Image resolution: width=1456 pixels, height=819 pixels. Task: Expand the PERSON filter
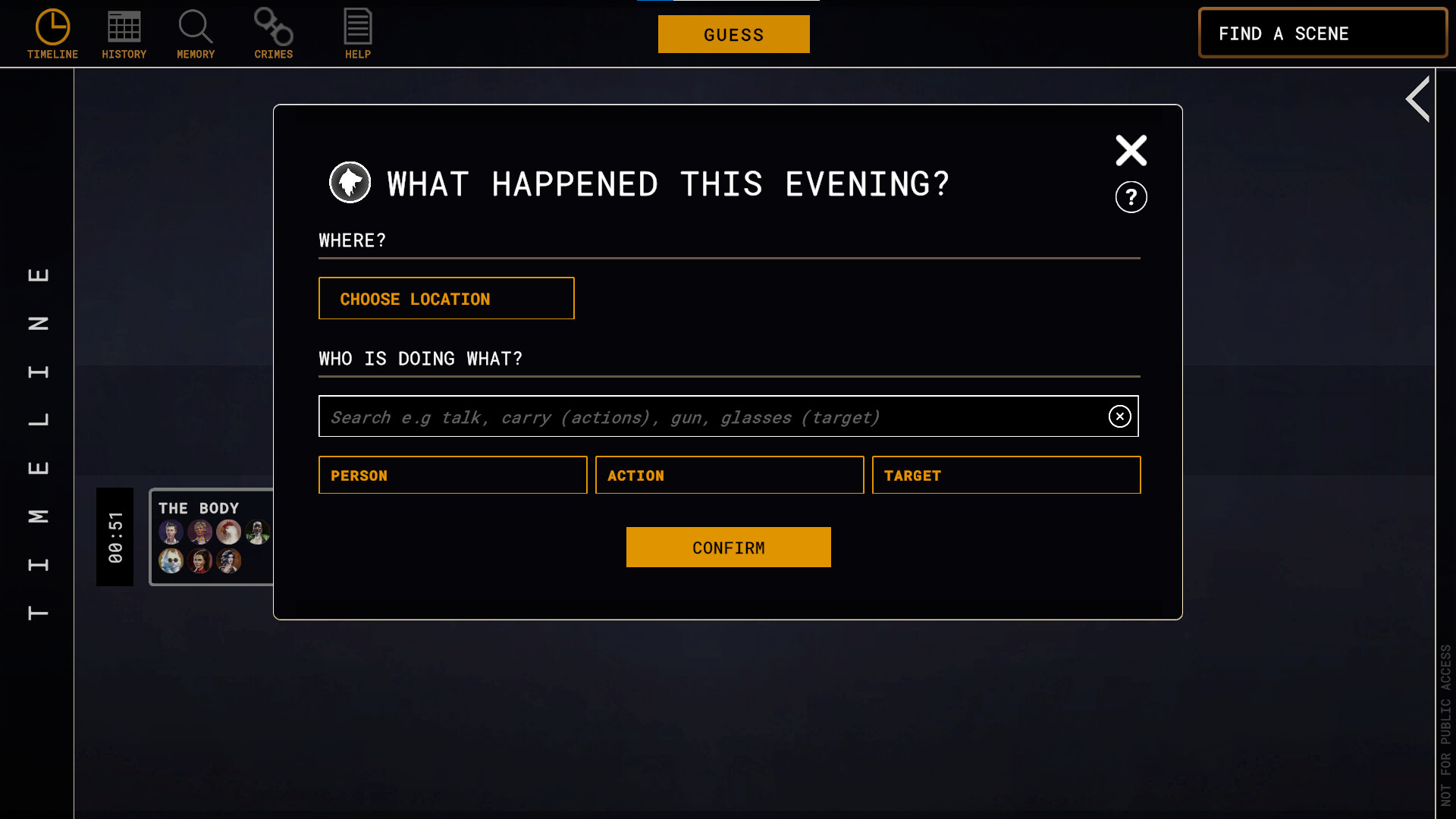453,475
